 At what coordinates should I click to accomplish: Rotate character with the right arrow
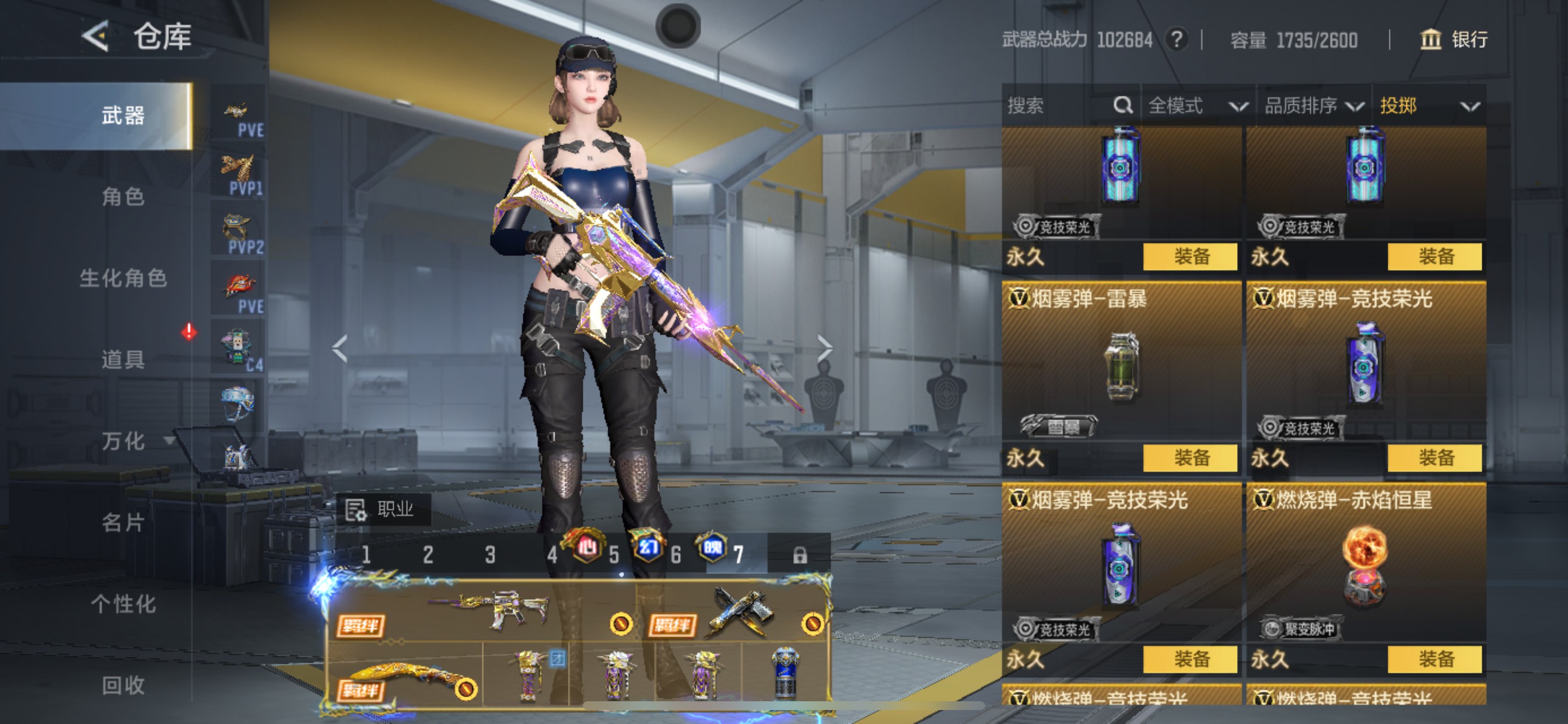point(824,348)
